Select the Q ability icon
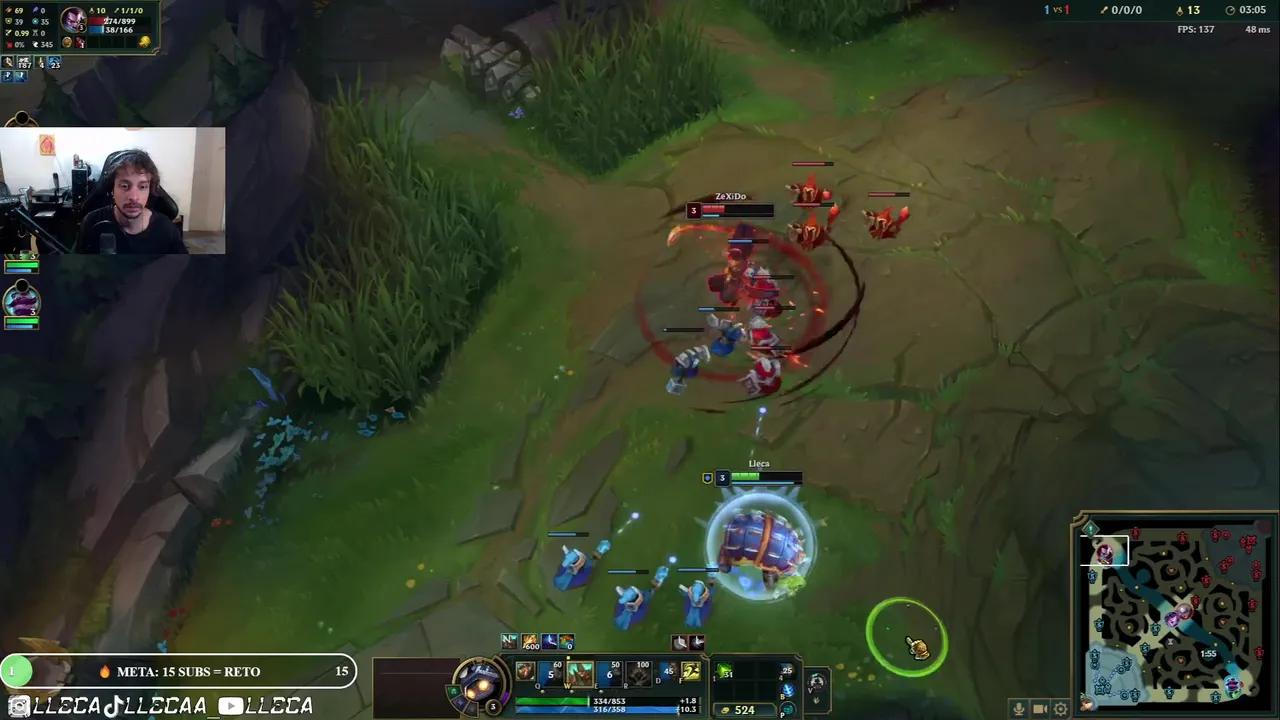Image resolution: width=1280 pixels, height=720 pixels. 550,672
